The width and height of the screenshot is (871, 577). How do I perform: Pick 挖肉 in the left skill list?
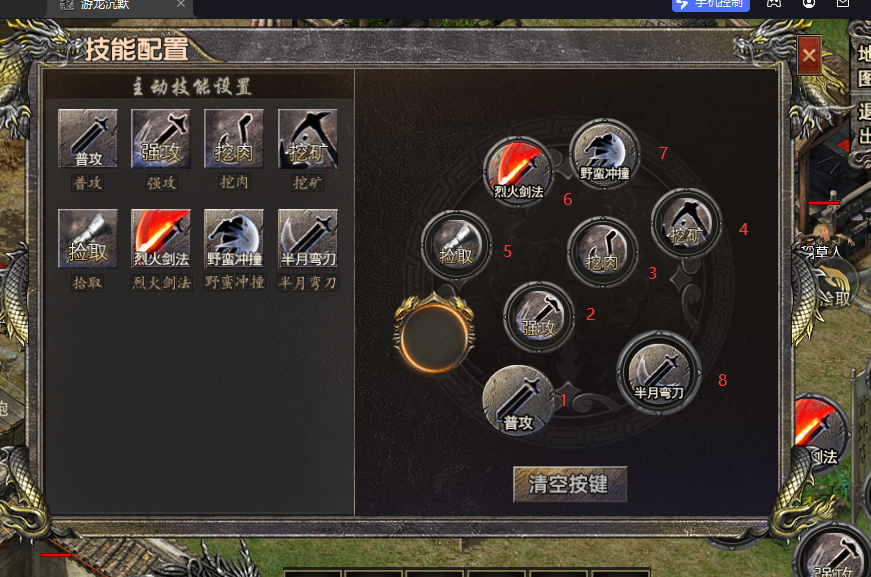(x=234, y=139)
